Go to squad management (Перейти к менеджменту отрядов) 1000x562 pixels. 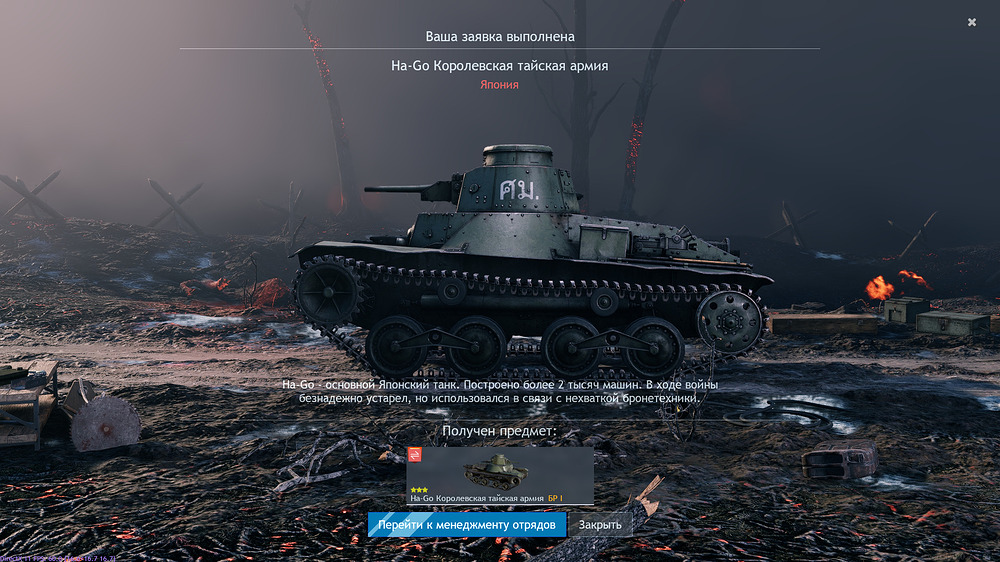(467, 525)
